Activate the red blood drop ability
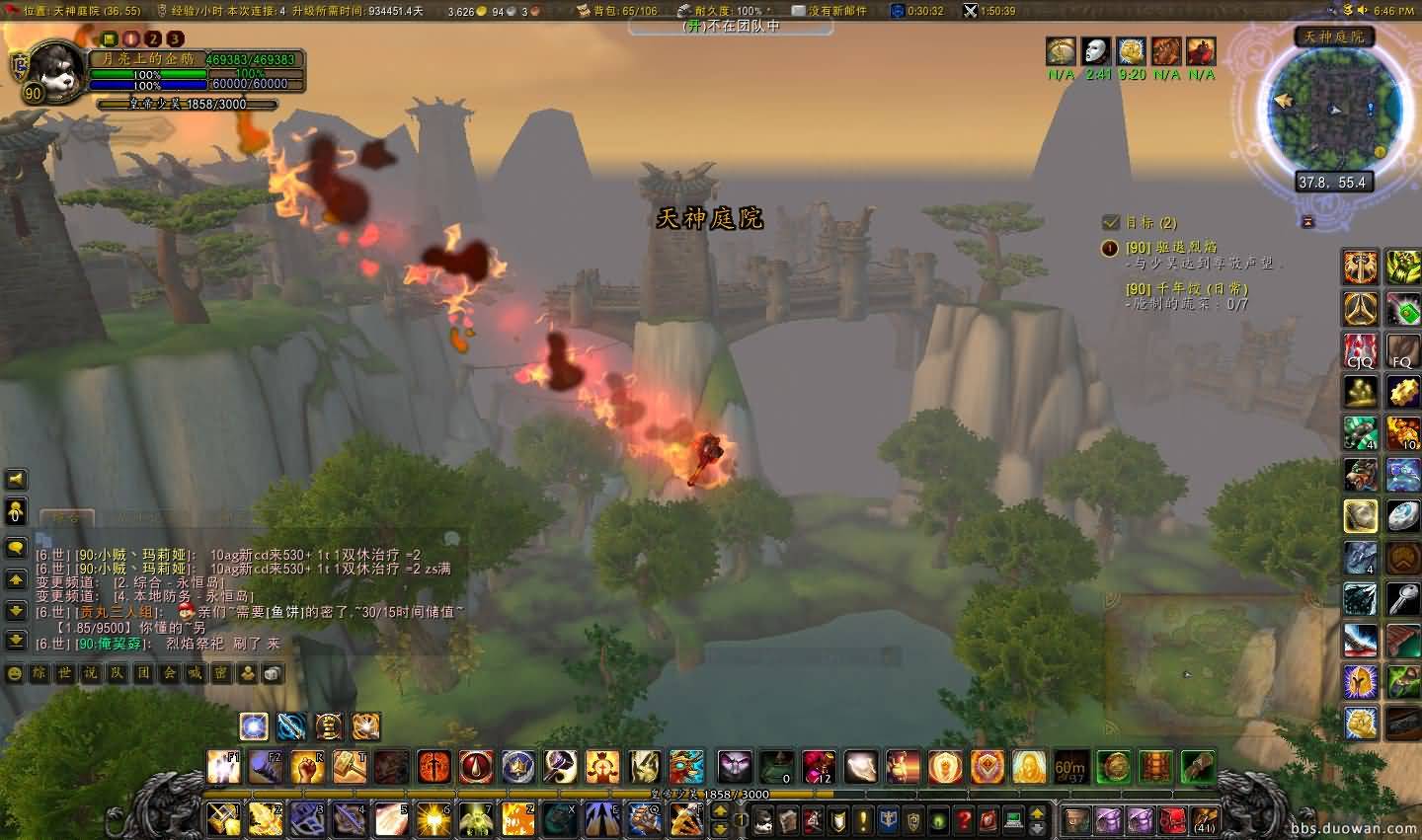 point(476,766)
